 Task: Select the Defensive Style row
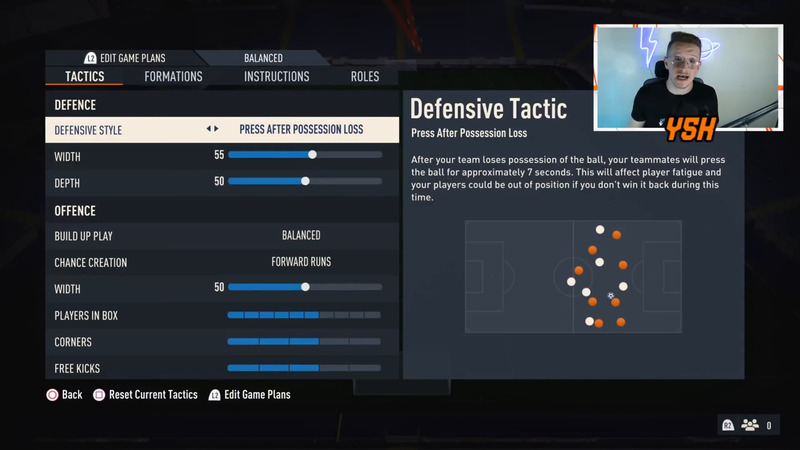click(x=222, y=130)
